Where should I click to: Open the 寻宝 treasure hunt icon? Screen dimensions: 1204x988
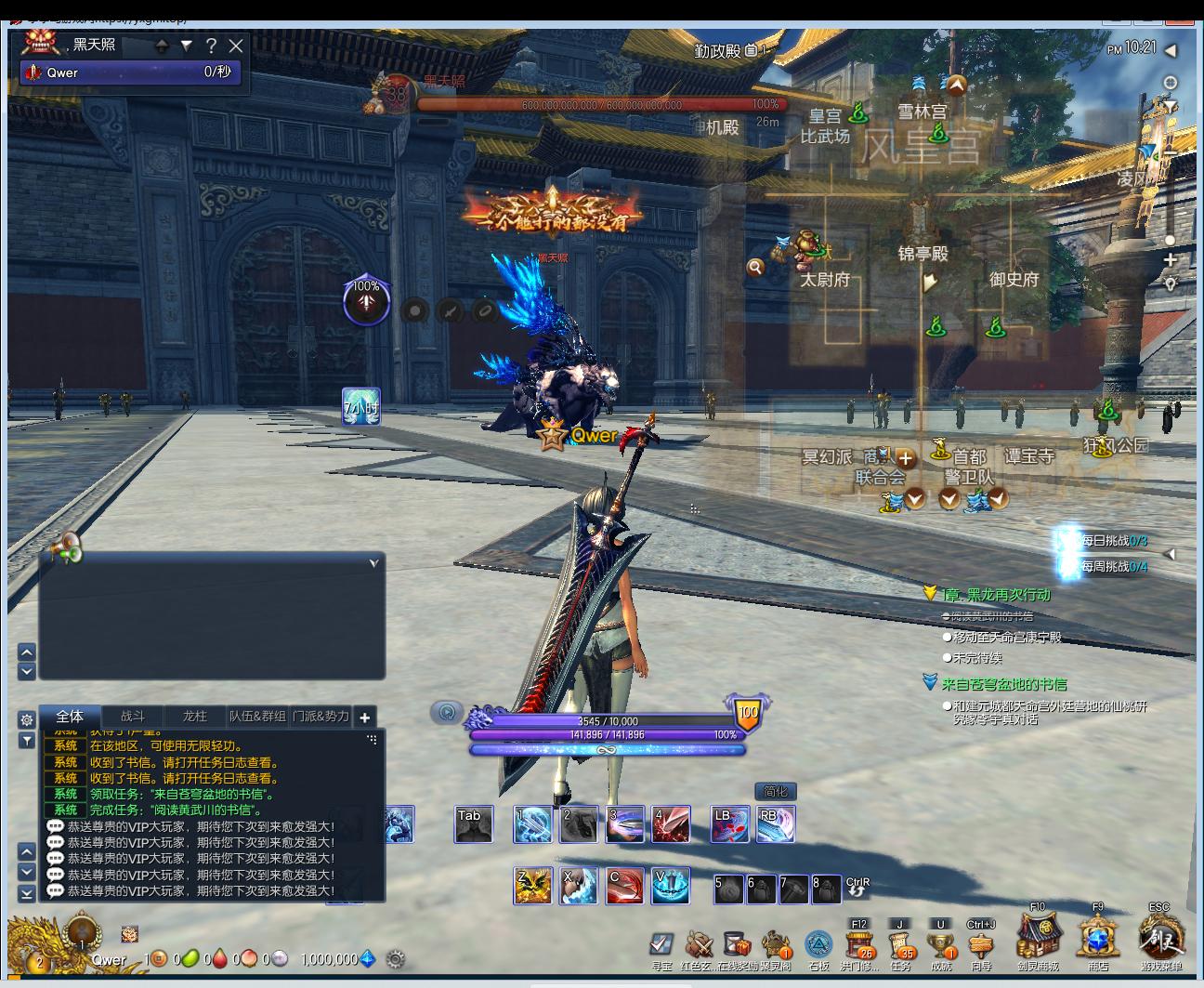pyautogui.click(x=661, y=945)
